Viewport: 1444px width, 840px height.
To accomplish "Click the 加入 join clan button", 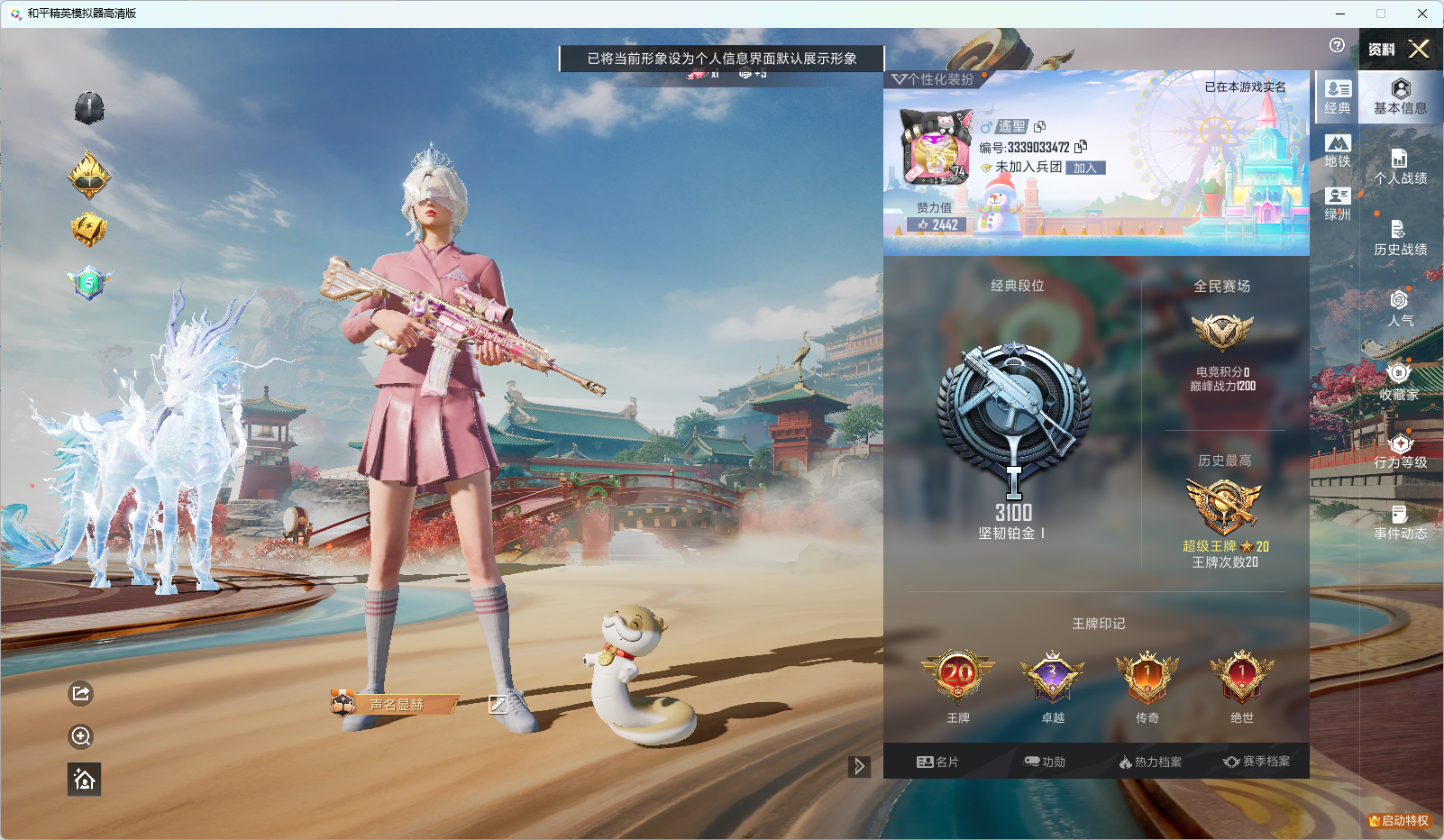I will [1084, 167].
